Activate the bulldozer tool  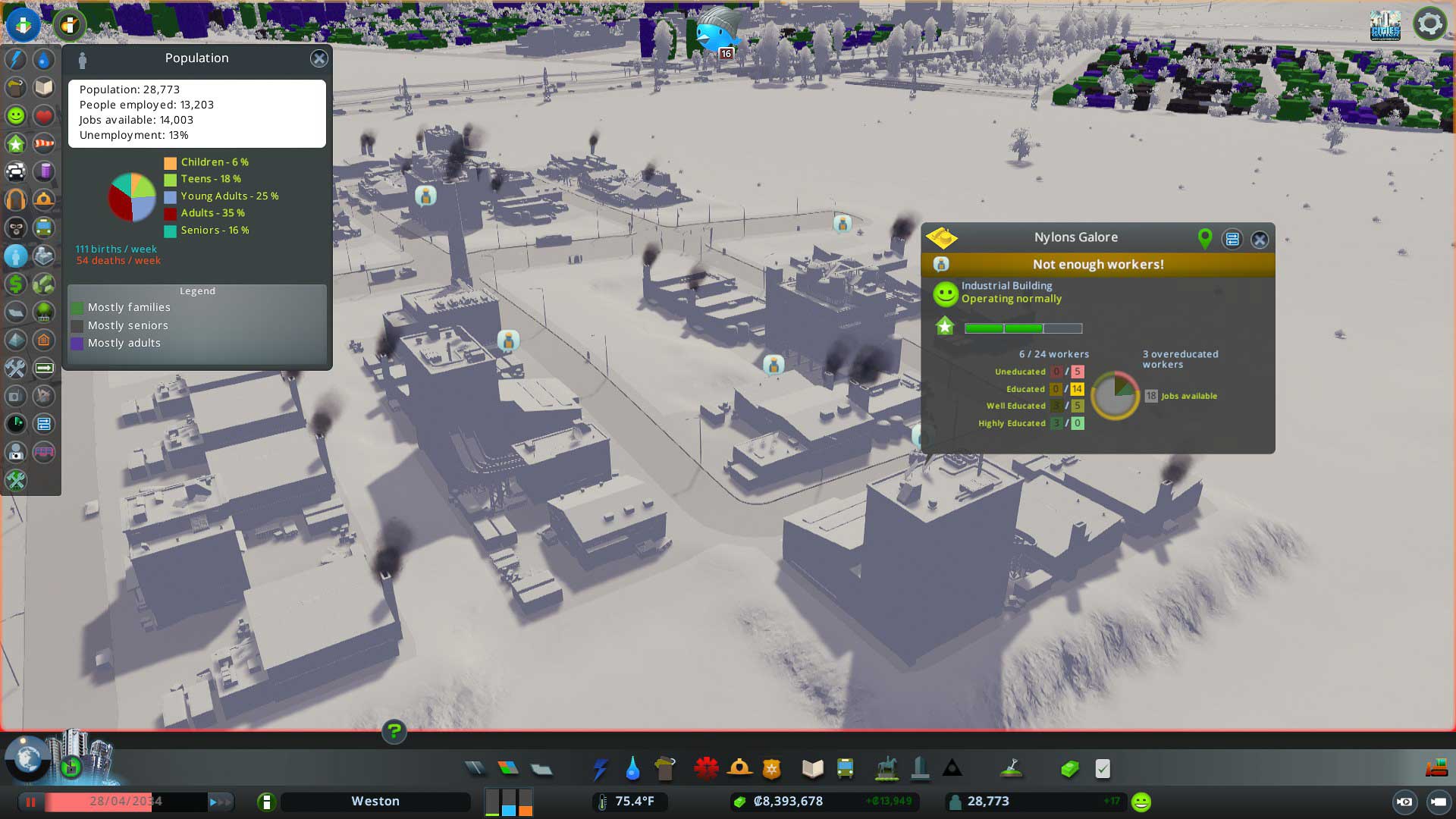pyautogui.click(x=1436, y=768)
